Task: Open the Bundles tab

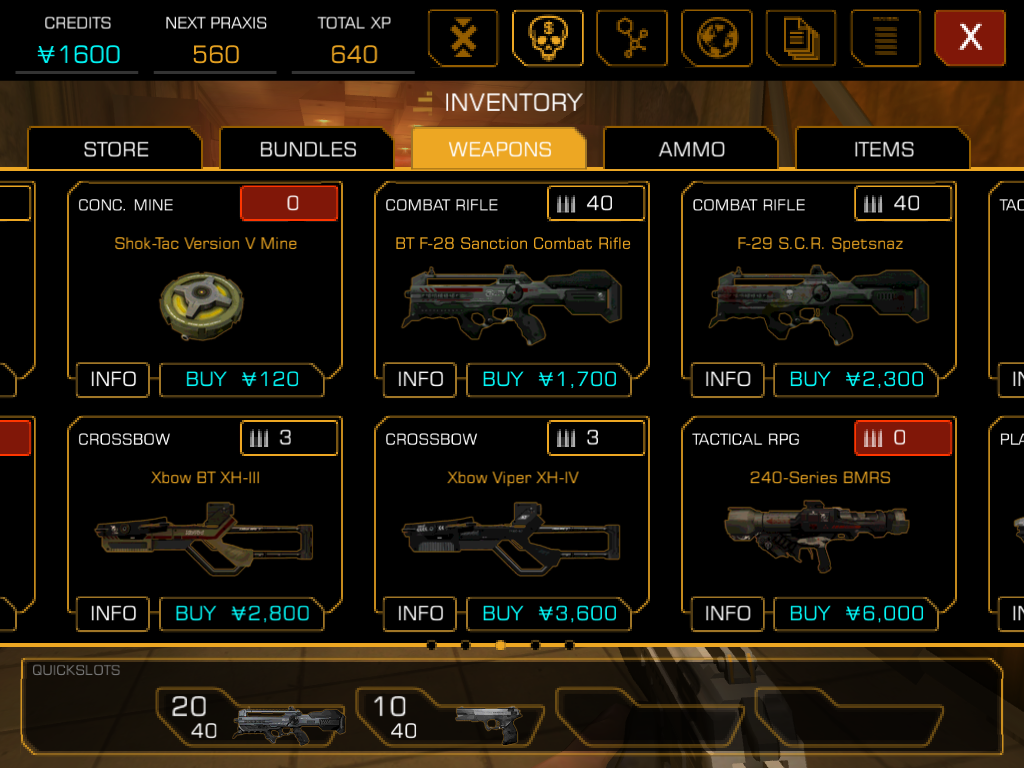Action: coord(308,149)
